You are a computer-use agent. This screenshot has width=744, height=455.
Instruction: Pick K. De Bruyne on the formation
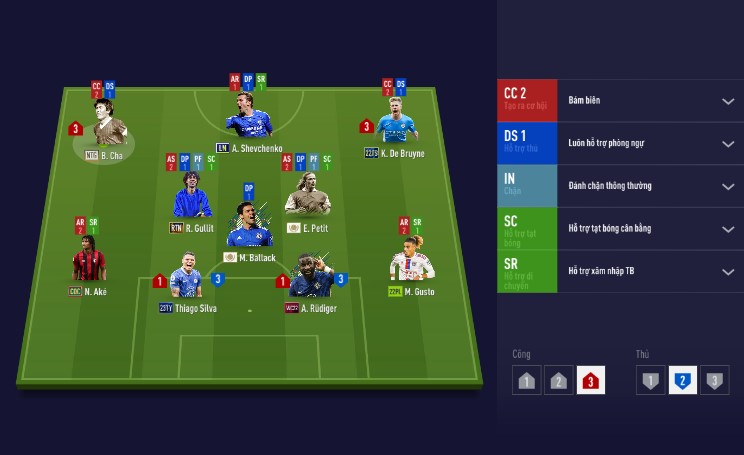[394, 123]
